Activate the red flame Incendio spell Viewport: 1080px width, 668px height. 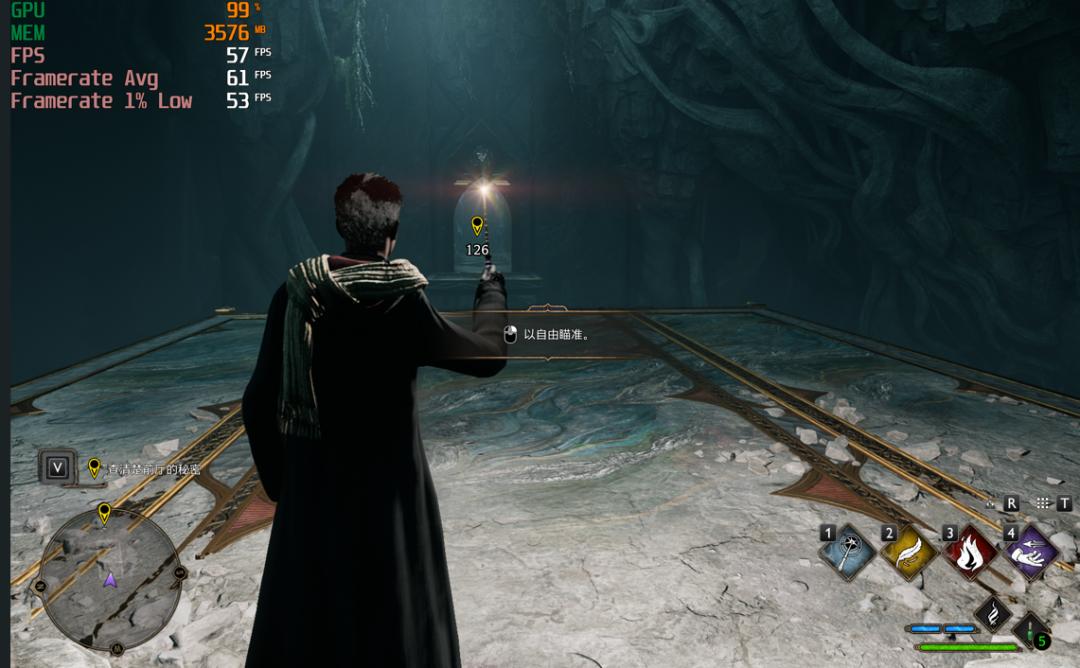(x=971, y=552)
